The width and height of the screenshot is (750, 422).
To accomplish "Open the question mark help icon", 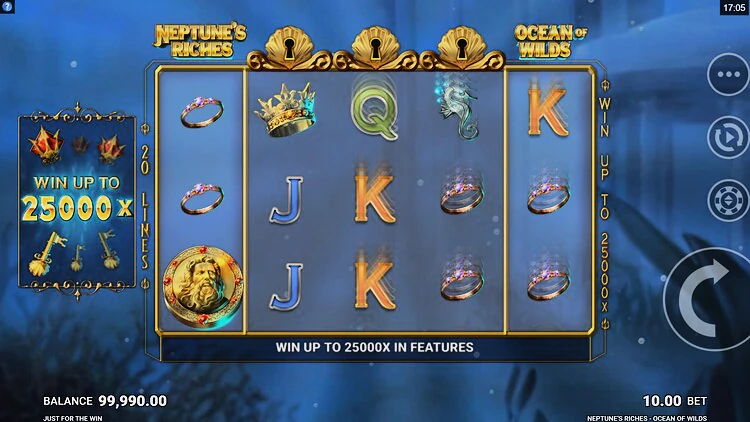I will coord(8,7).
